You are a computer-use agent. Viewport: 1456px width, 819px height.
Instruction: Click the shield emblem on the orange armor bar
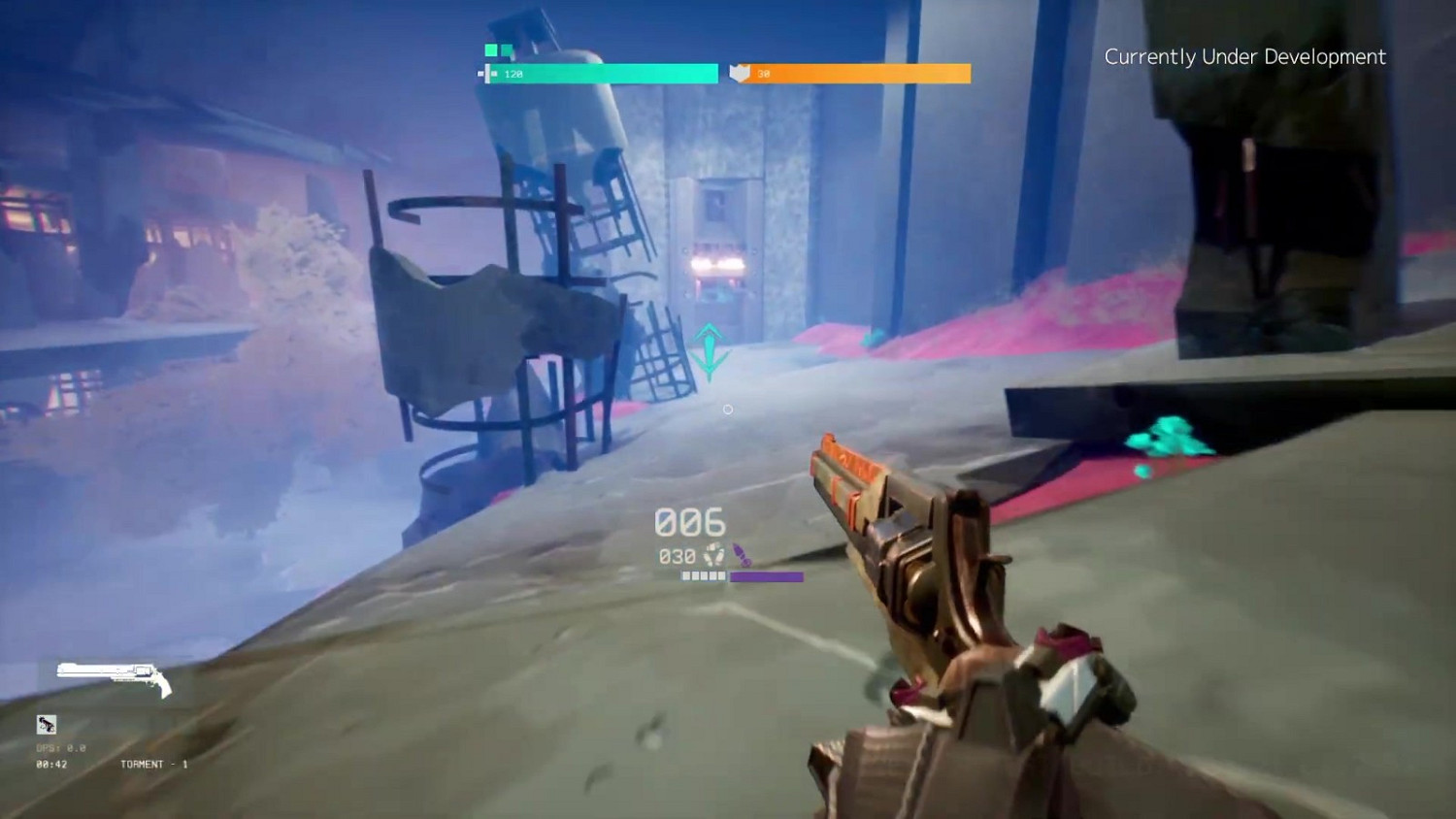[x=740, y=73]
